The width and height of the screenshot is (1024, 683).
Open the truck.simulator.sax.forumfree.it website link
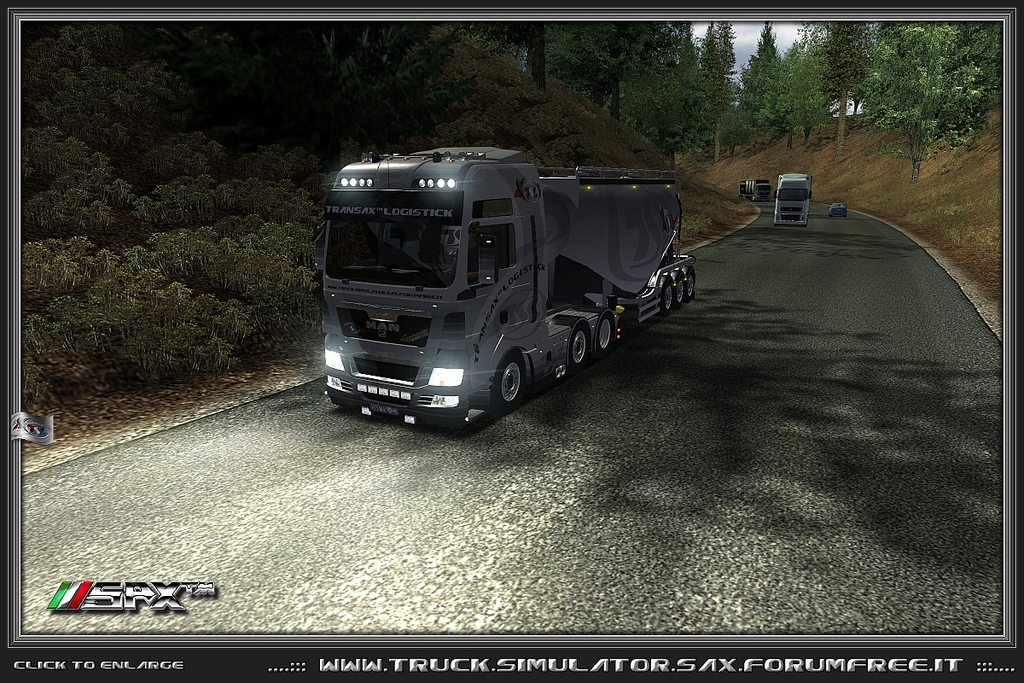click(640, 665)
